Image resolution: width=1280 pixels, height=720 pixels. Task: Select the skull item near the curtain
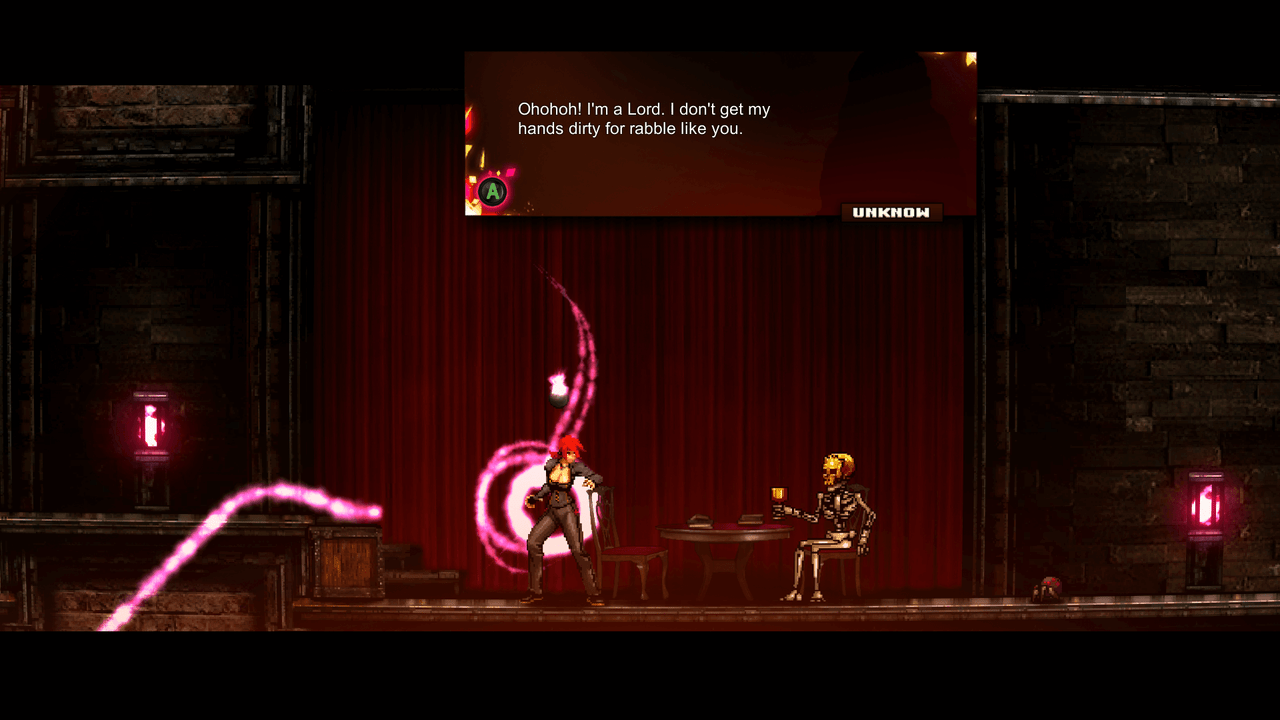[x=1047, y=588]
